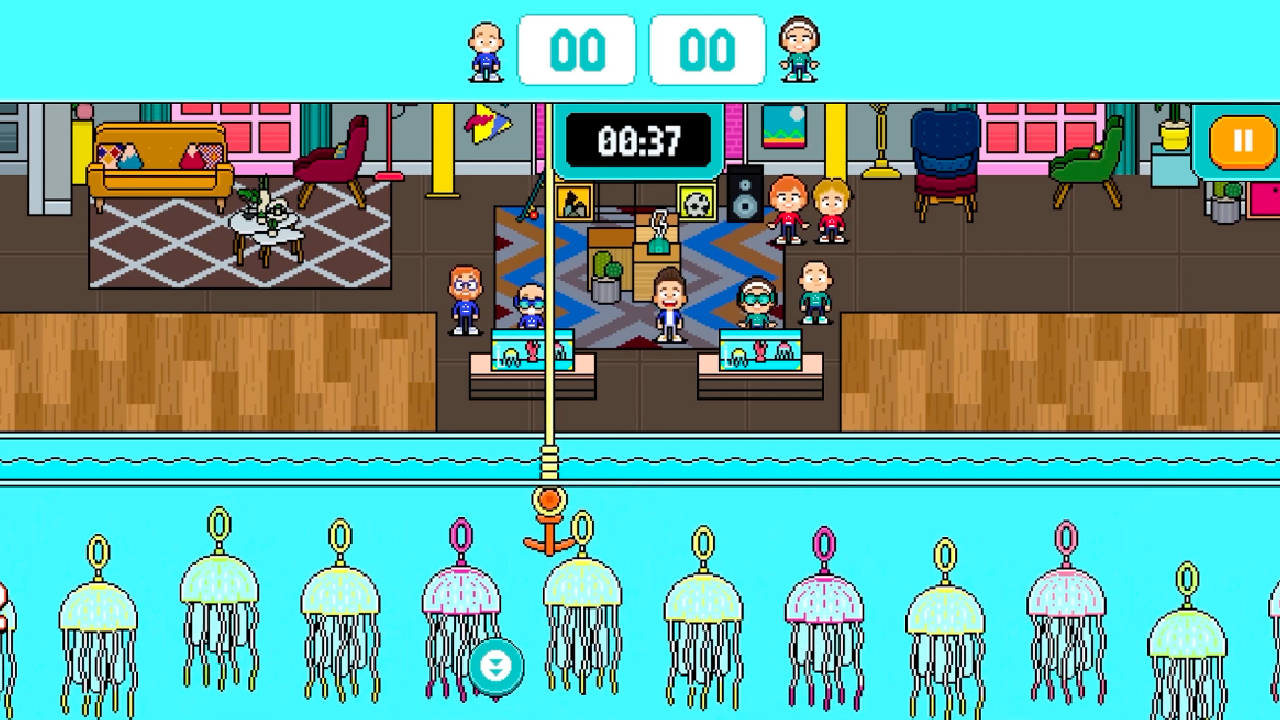Screen dimensions: 1280x720
Task: Tap the teal drop-anchor arrow button
Action: click(496, 666)
